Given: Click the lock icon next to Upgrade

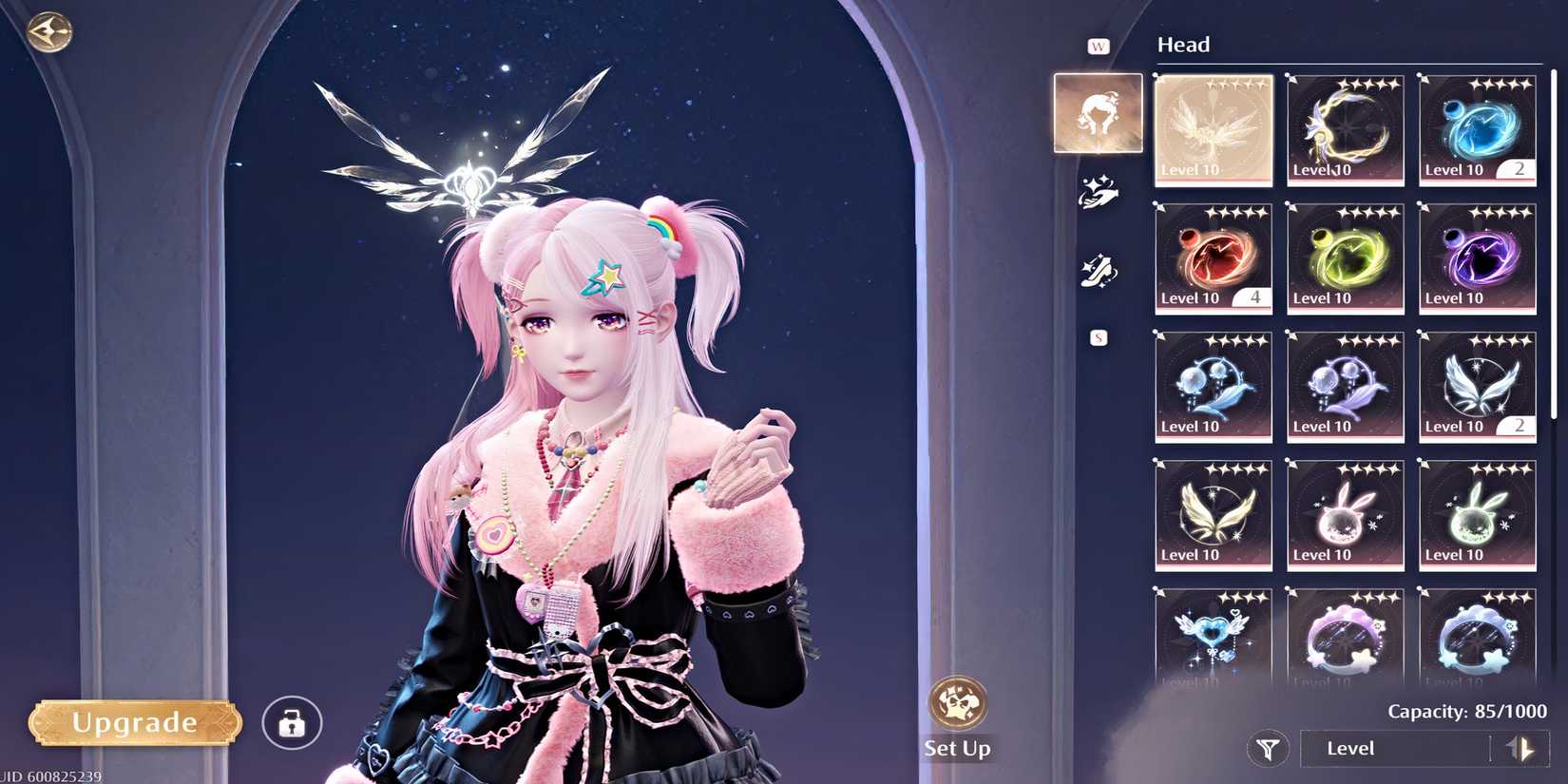Looking at the screenshot, I should point(291,723).
